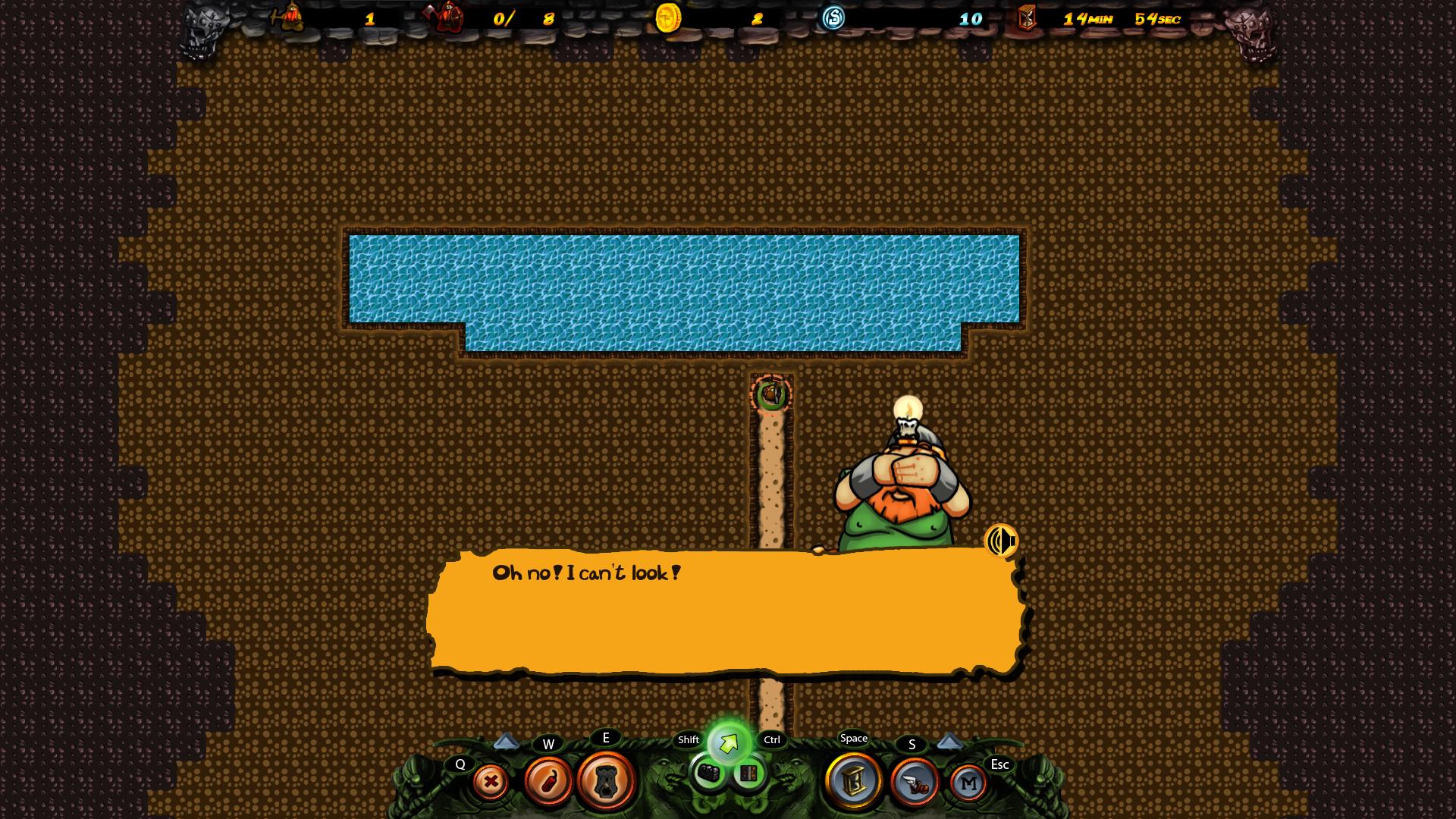Activate the green arrow cursor mode
This screenshot has height=819, width=1456.
(x=729, y=743)
